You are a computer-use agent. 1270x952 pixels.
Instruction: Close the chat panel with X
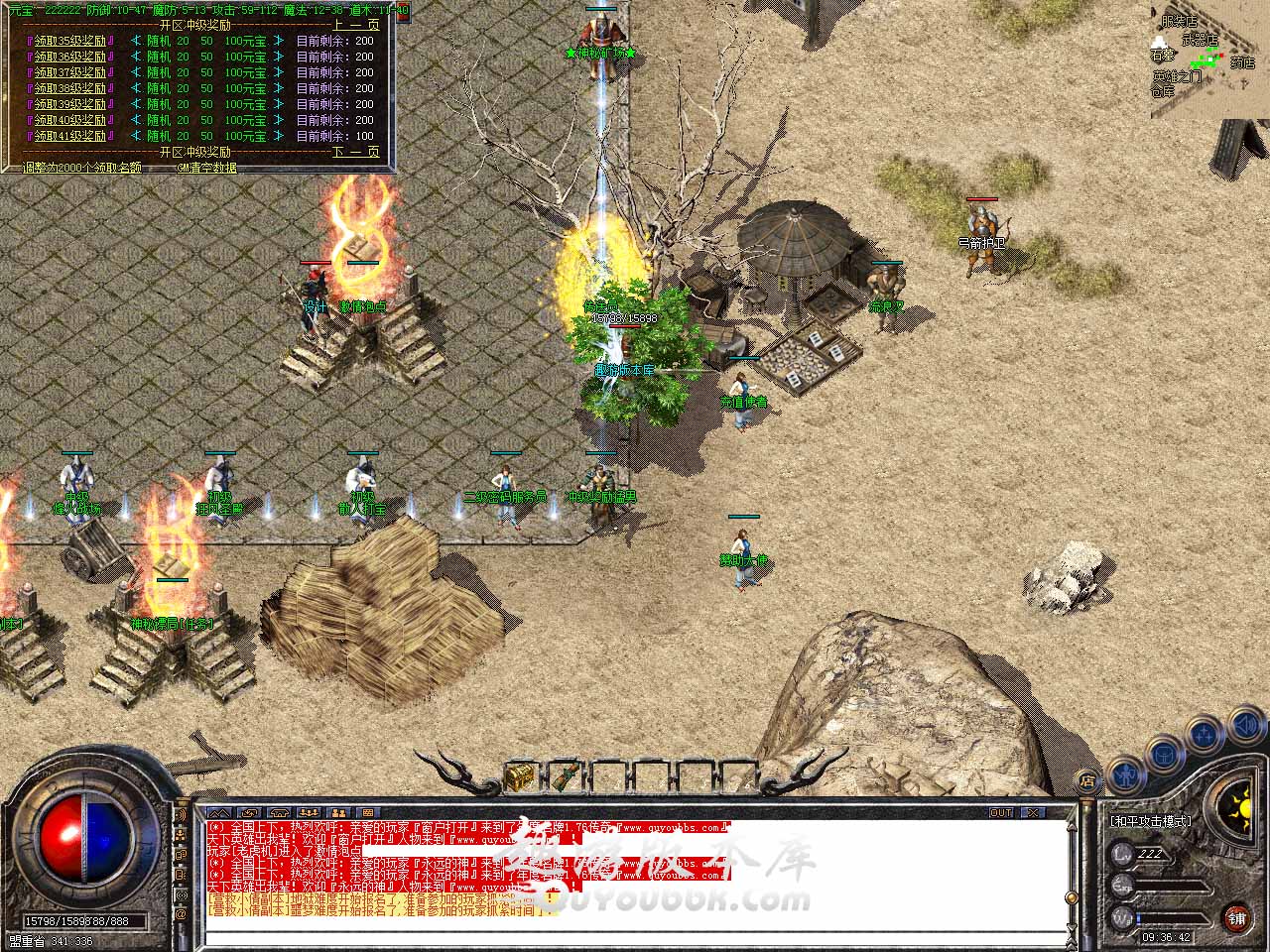click(x=1033, y=812)
